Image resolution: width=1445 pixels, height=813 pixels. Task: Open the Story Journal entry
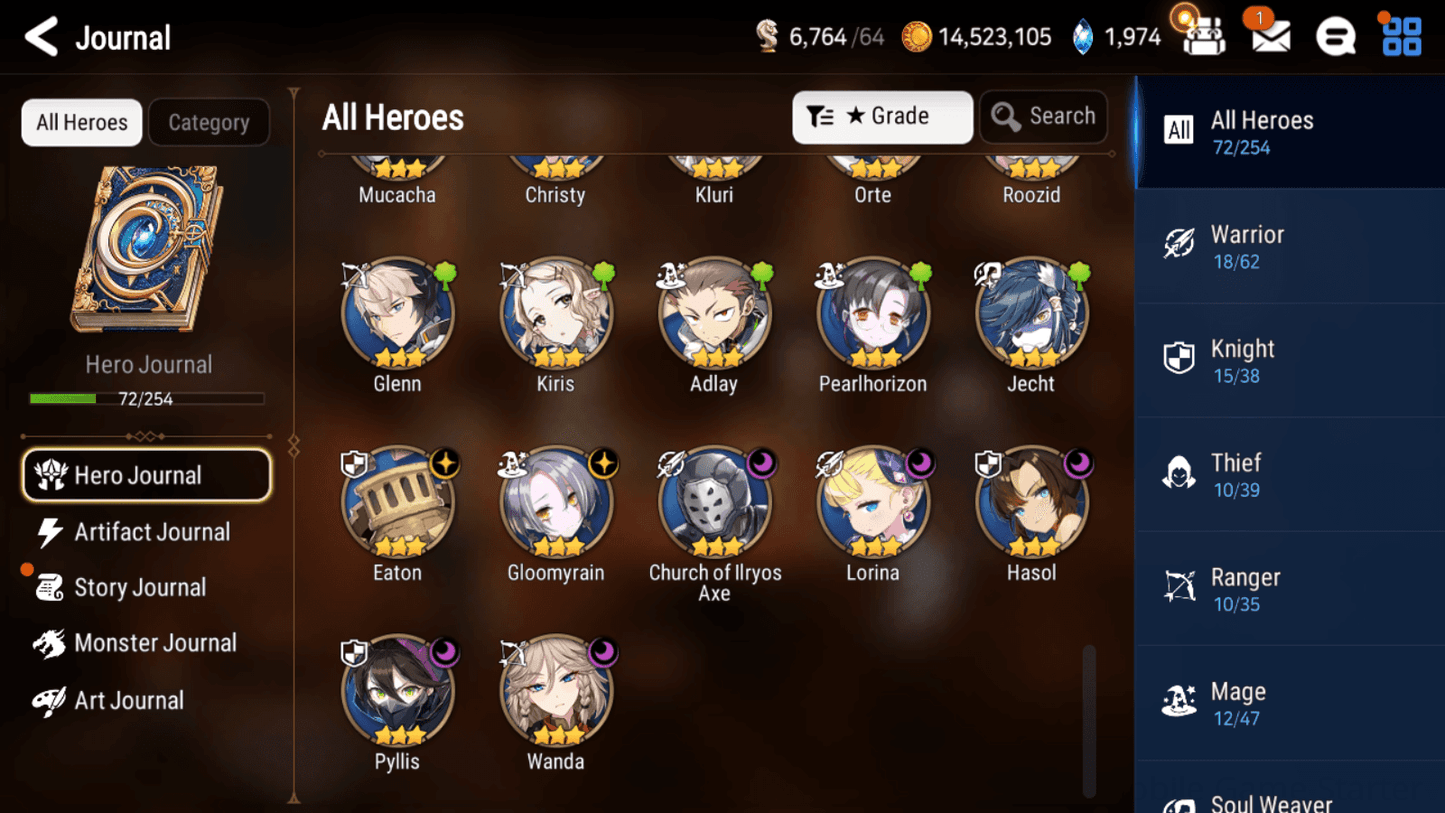click(140, 587)
